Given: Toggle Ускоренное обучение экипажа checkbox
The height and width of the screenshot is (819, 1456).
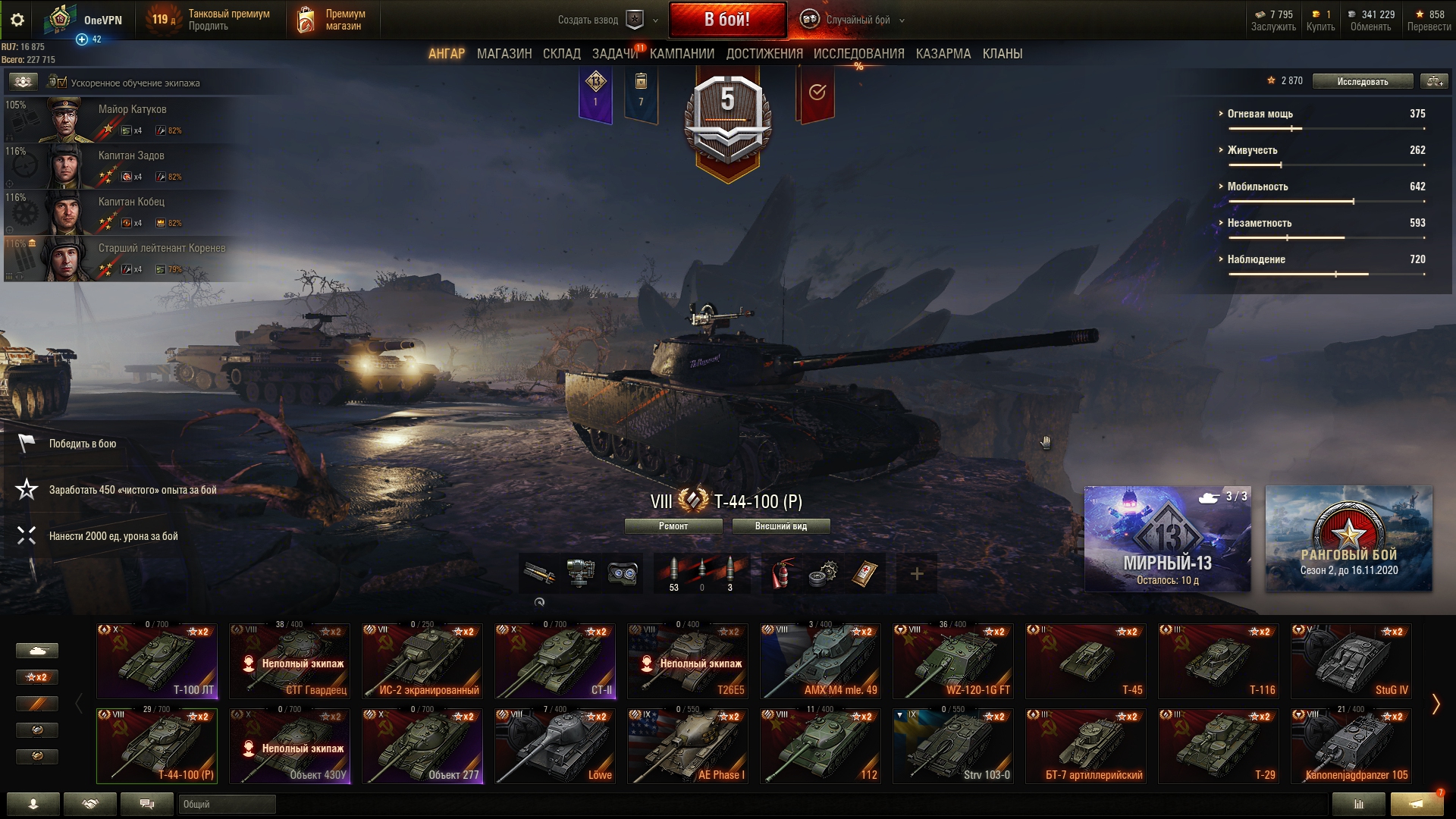Looking at the screenshot, I should pyautogui.click(x=61, y=83).
